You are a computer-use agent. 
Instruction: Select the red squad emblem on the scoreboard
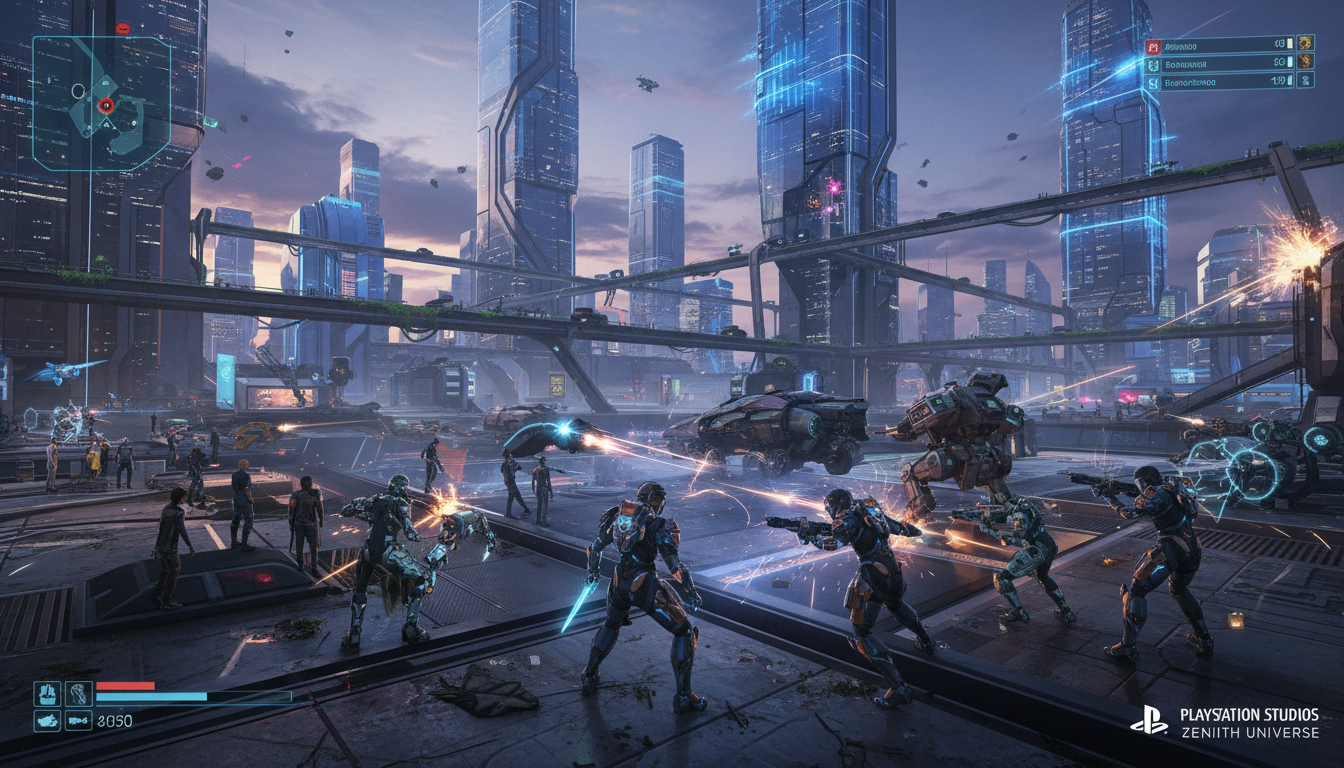click(x=1153, y=45)
